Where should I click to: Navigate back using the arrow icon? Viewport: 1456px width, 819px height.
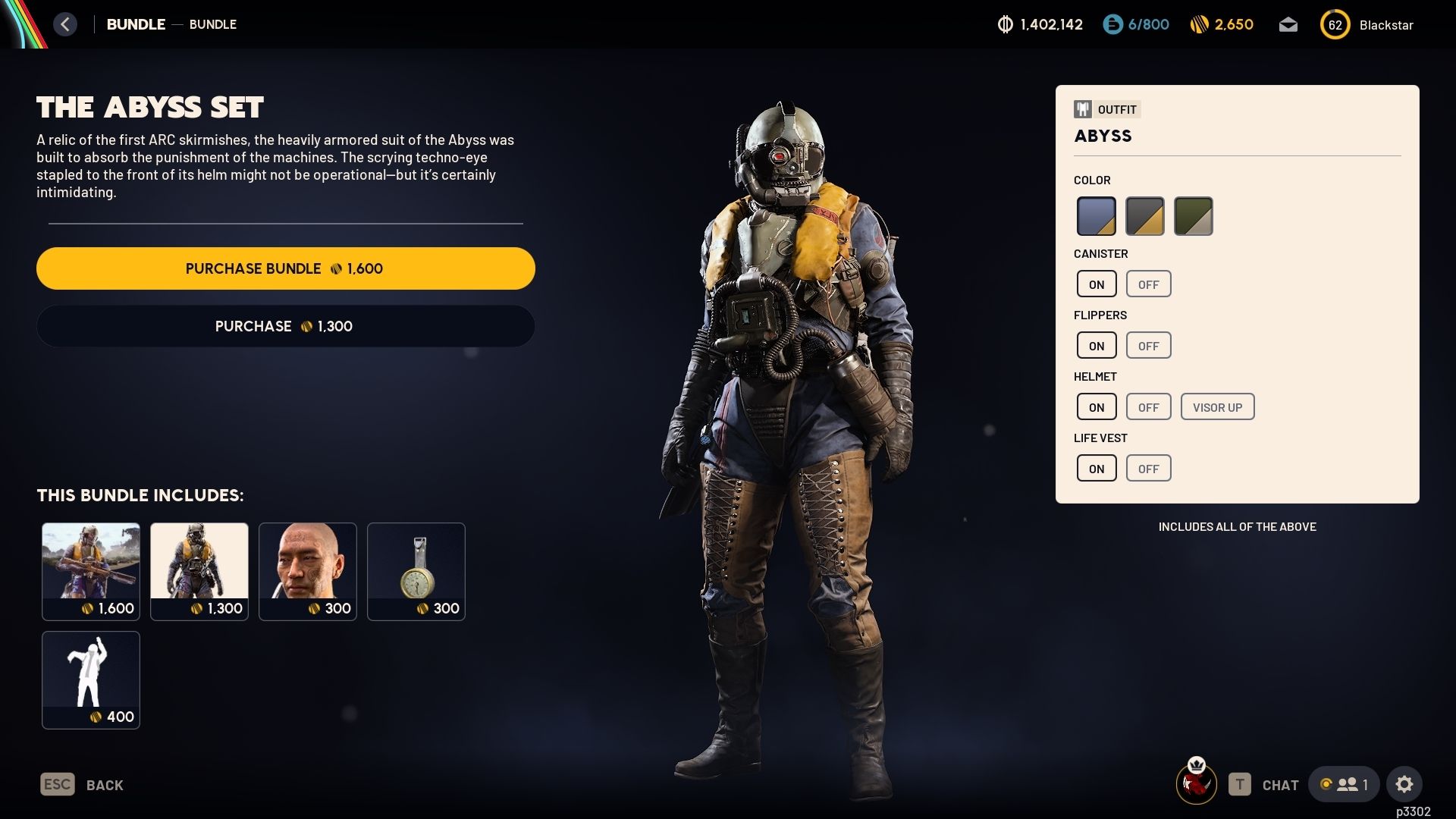click(x=65, y=24)
